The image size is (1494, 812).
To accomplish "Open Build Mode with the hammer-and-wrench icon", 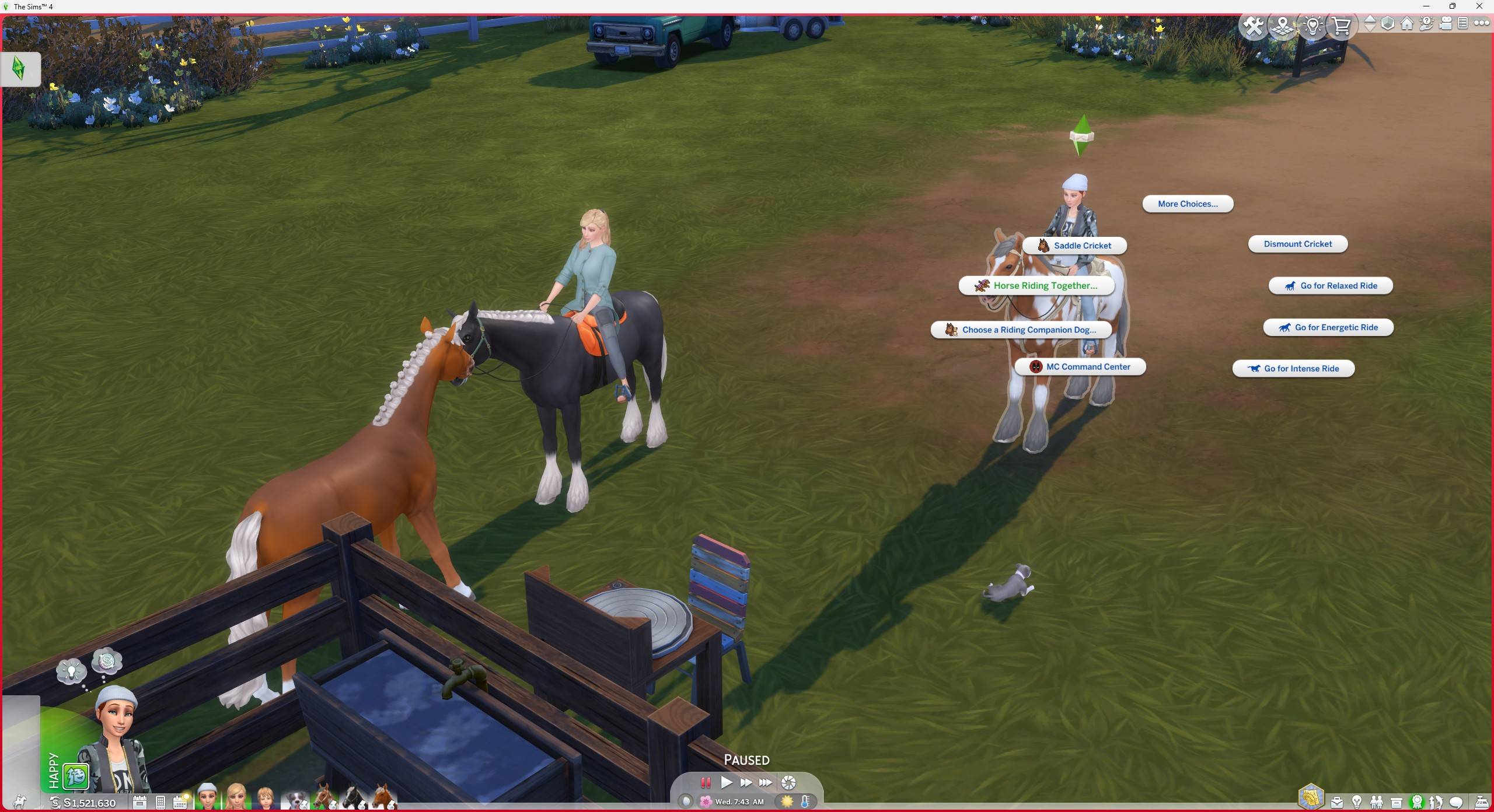I will [x=1254, y=26].
